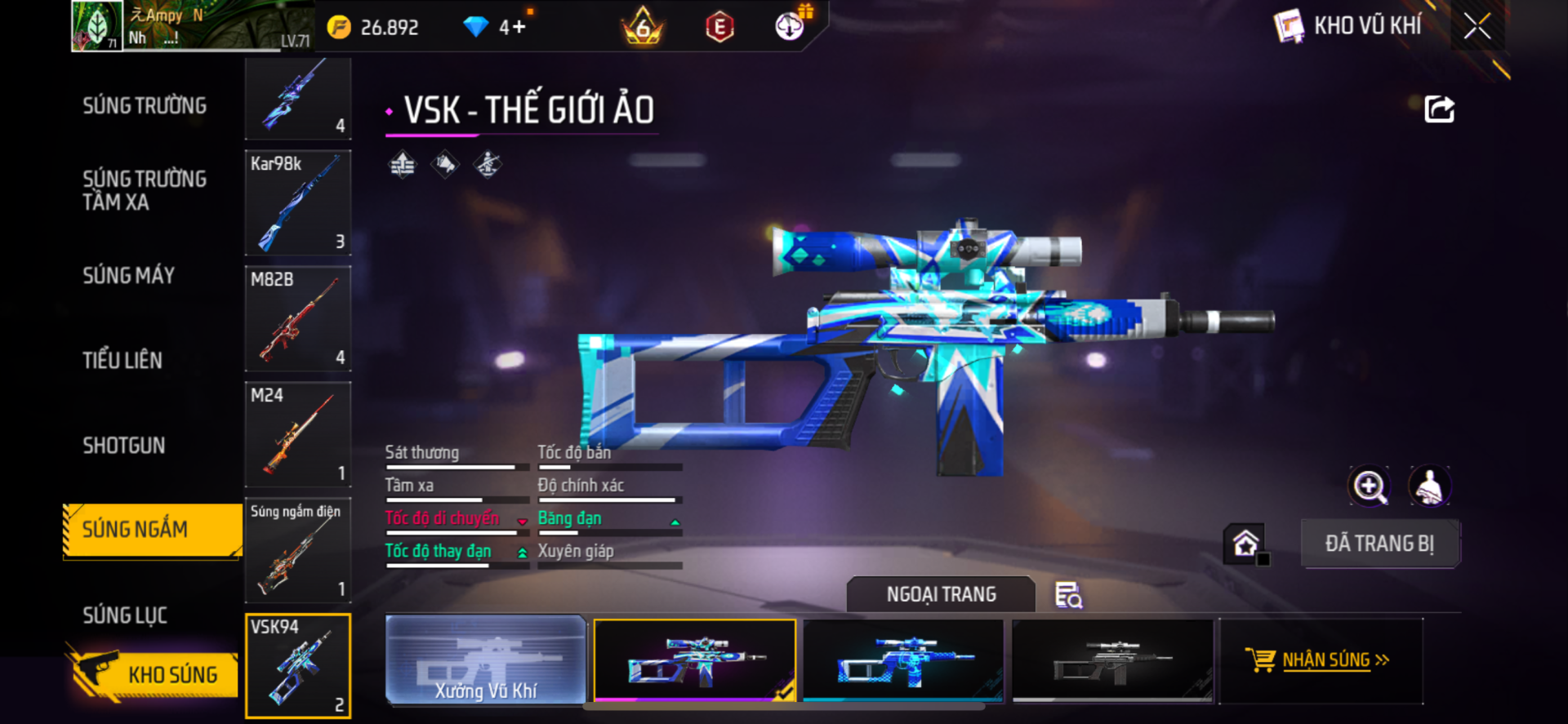This screenshot has height=724, width=1568.
Task: Pick the M24 weapon tile
Action: coord(298,434)
